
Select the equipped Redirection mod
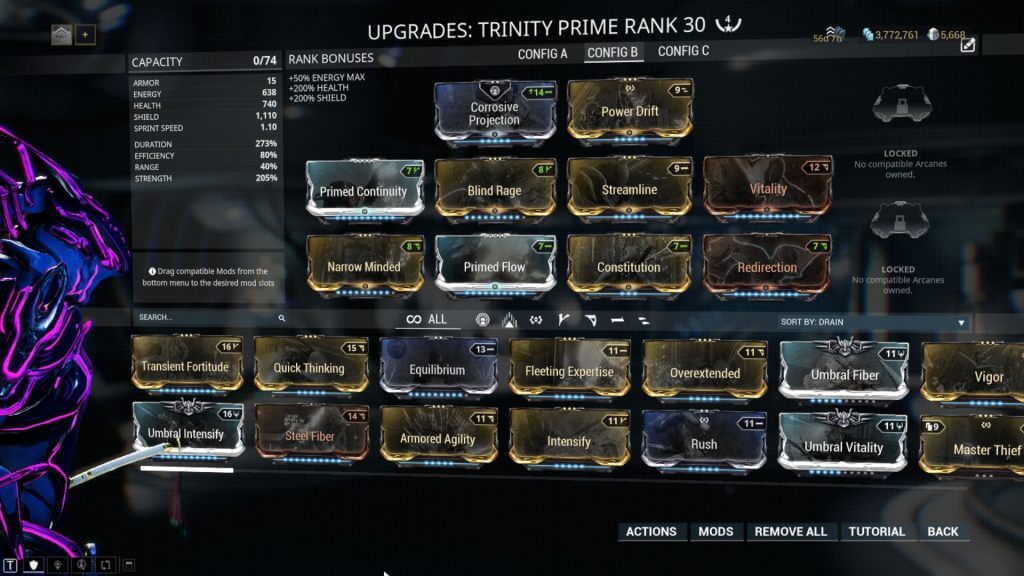tap(767, 267)
